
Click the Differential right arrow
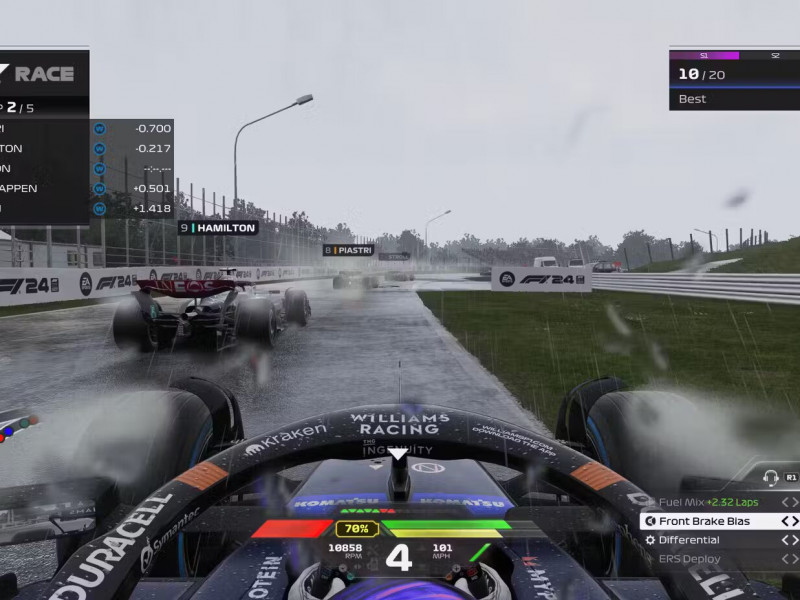(x=795, y=540)
